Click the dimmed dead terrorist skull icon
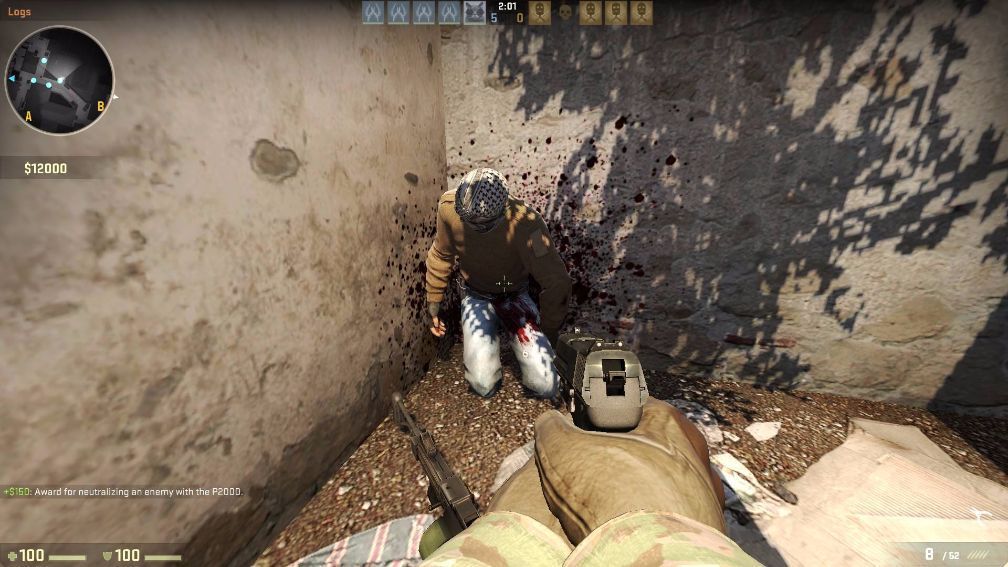This screenshot has width=1008, height=567. 565,12
